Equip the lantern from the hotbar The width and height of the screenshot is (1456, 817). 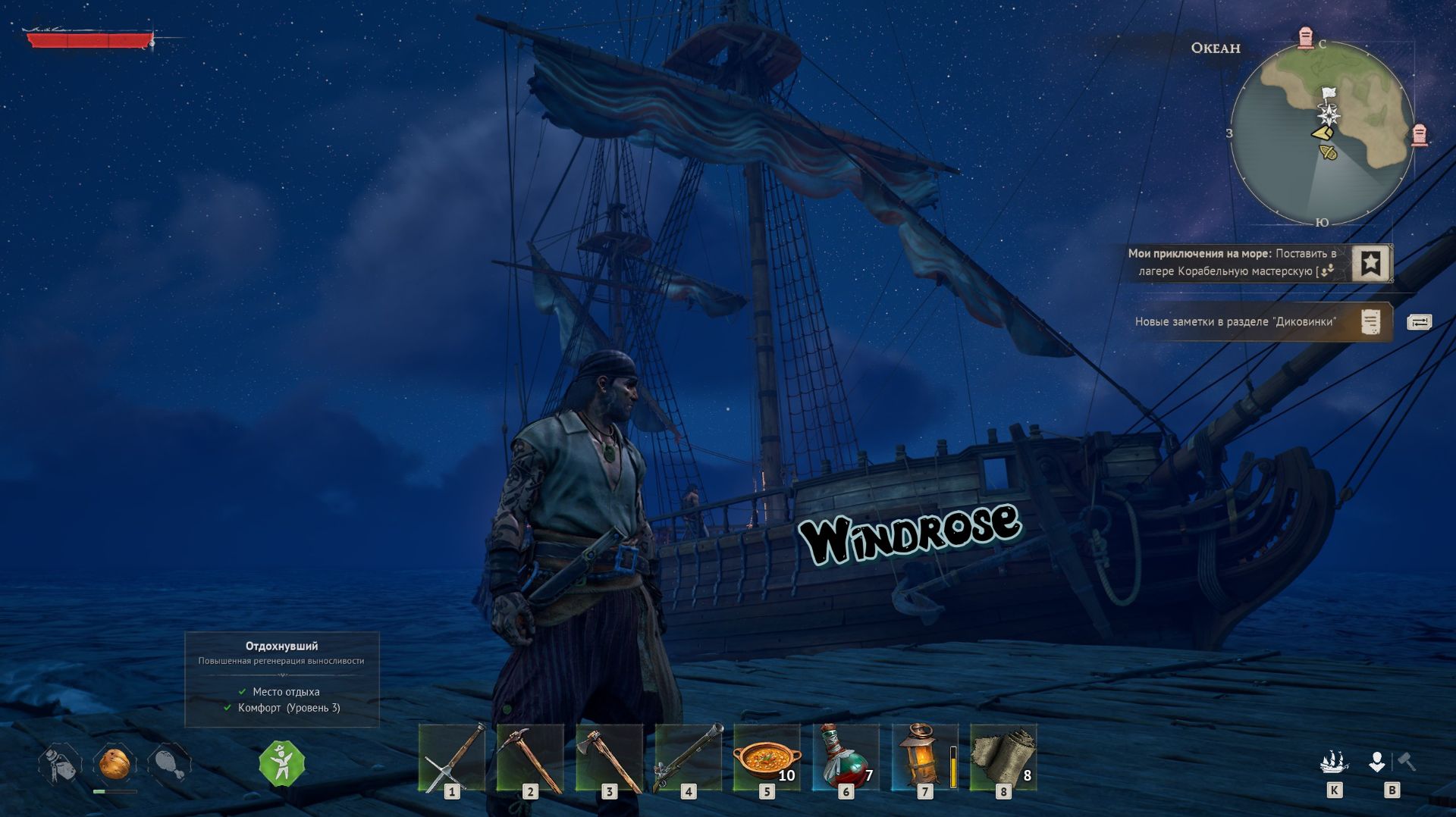pos(924,757)
